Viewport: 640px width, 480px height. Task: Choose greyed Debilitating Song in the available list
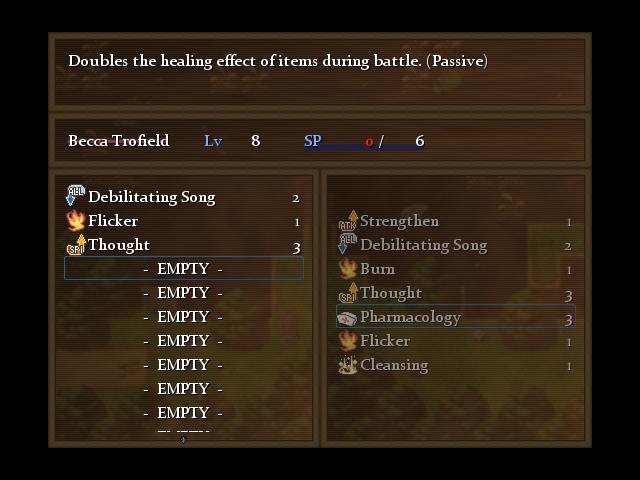coord(423,245)
